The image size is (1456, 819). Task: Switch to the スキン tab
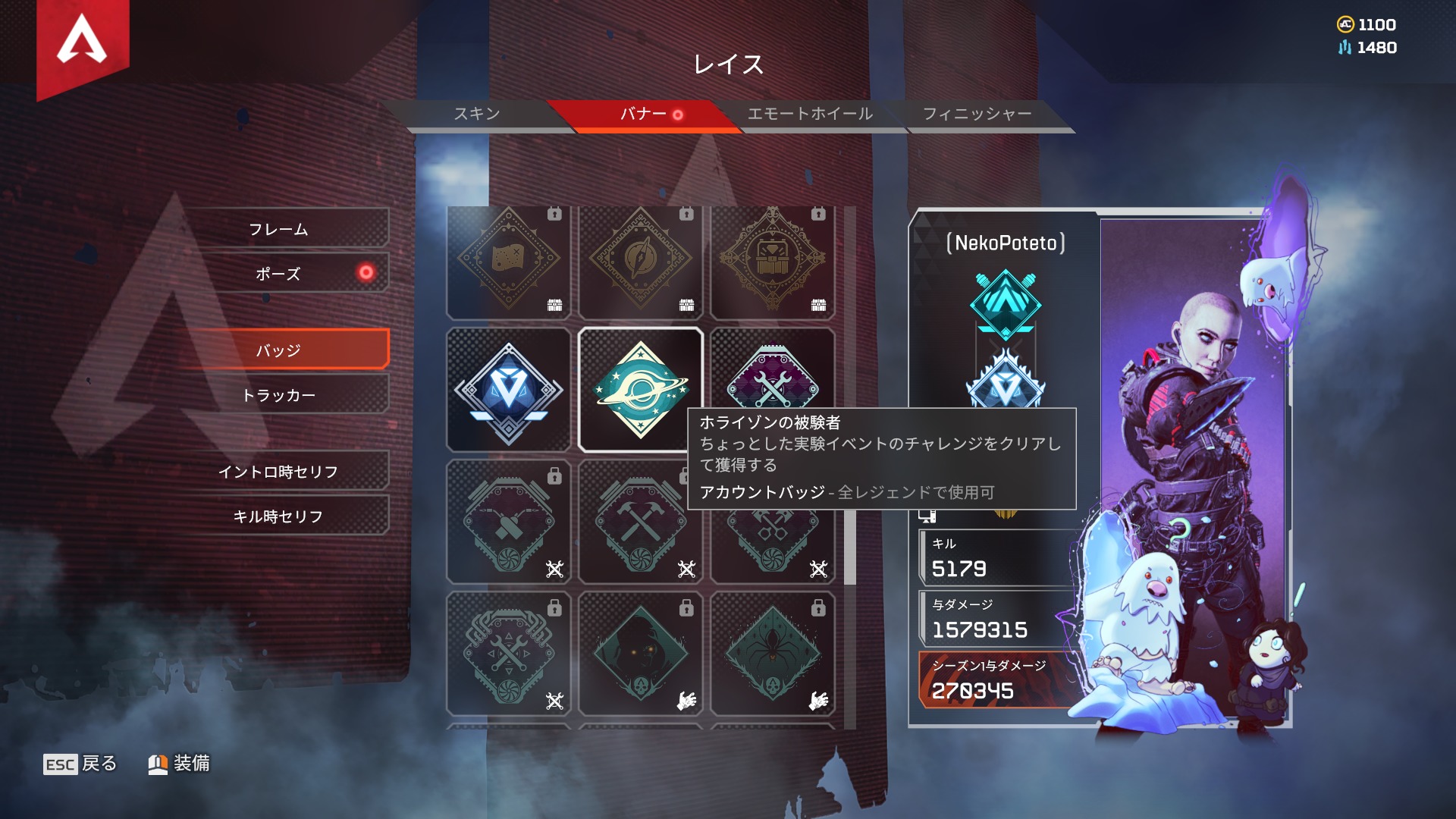477,114
